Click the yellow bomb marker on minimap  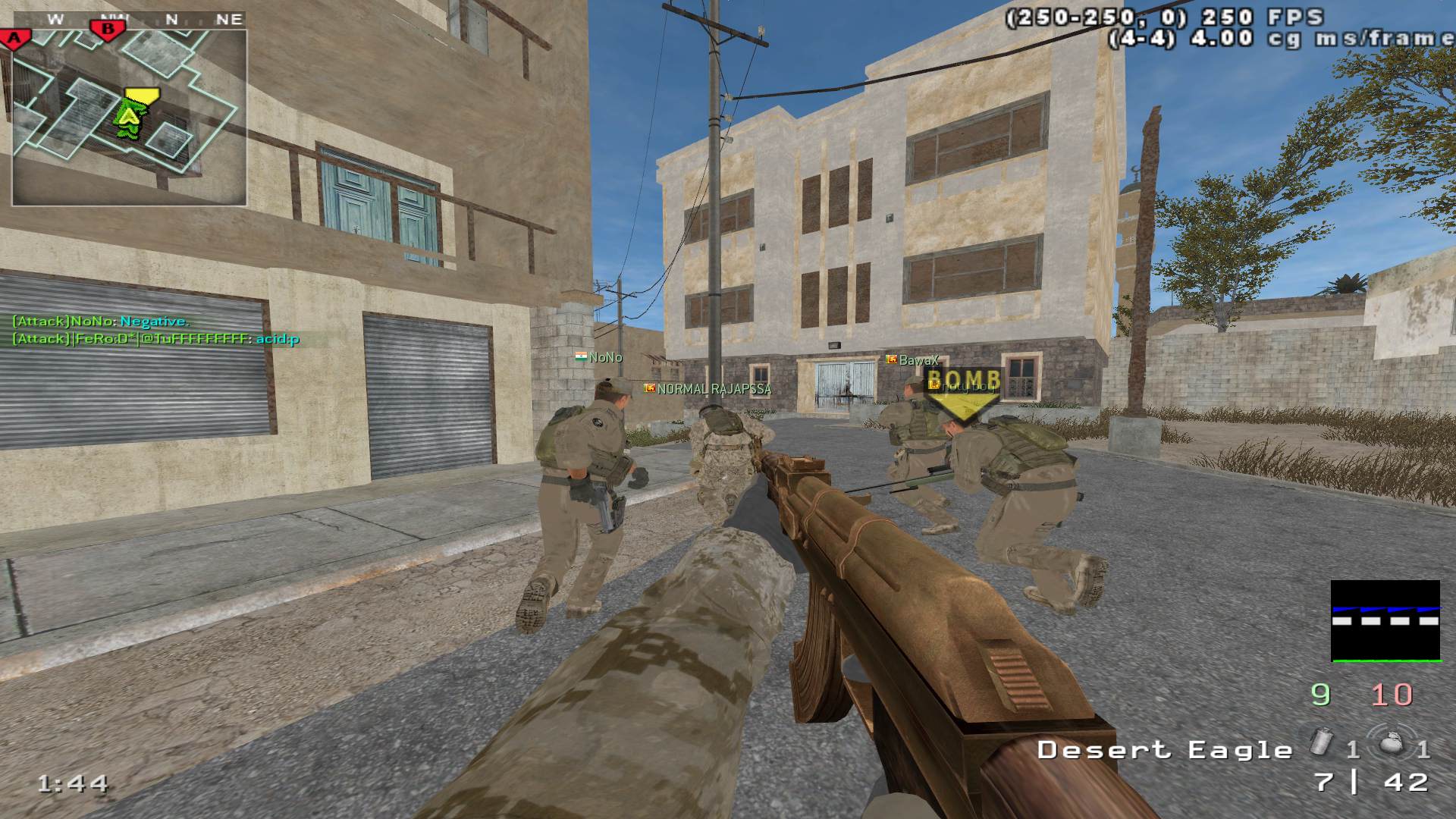[x=141, y=97]
